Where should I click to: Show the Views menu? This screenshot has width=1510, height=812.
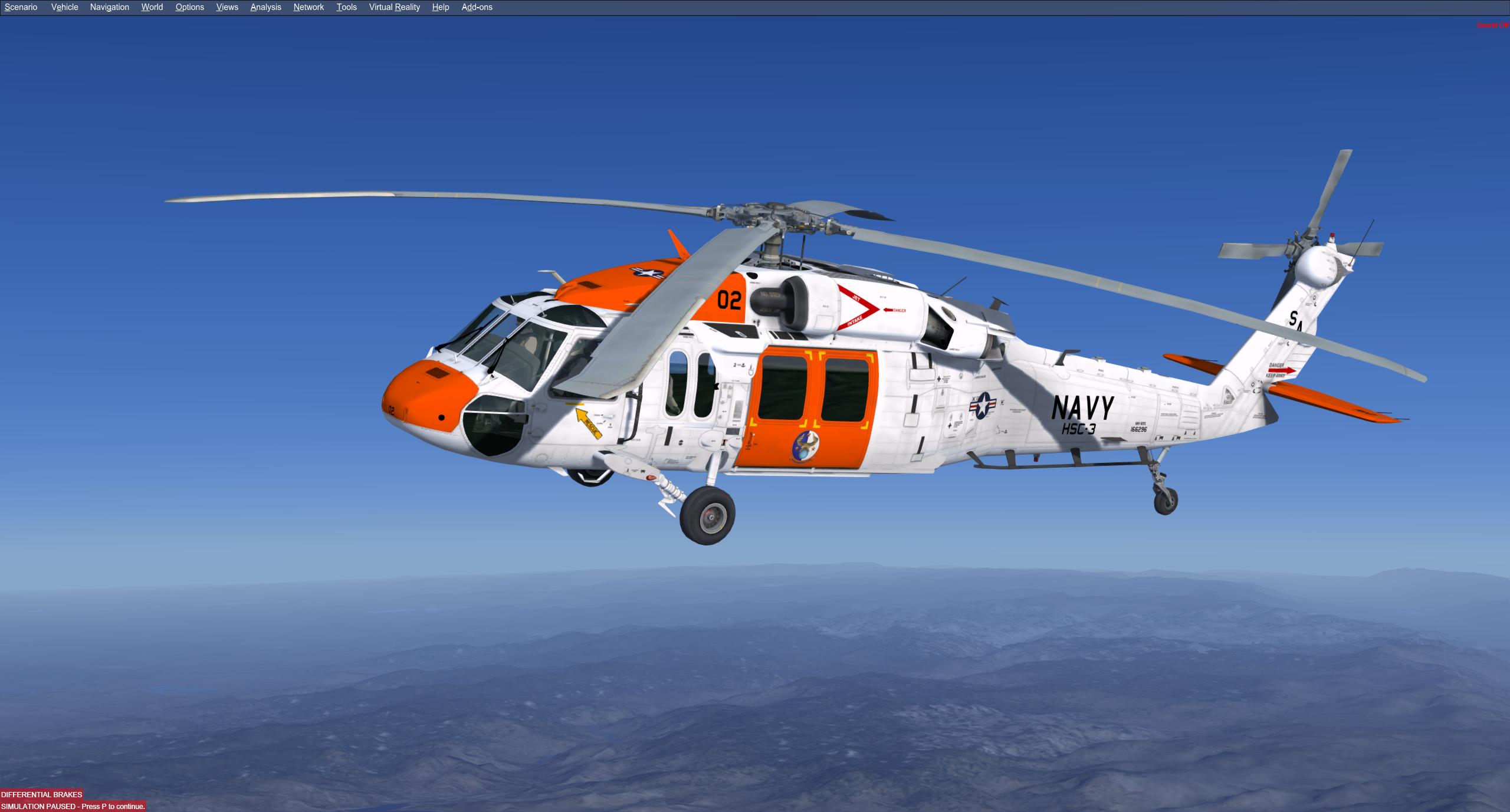tap(227, 7)
